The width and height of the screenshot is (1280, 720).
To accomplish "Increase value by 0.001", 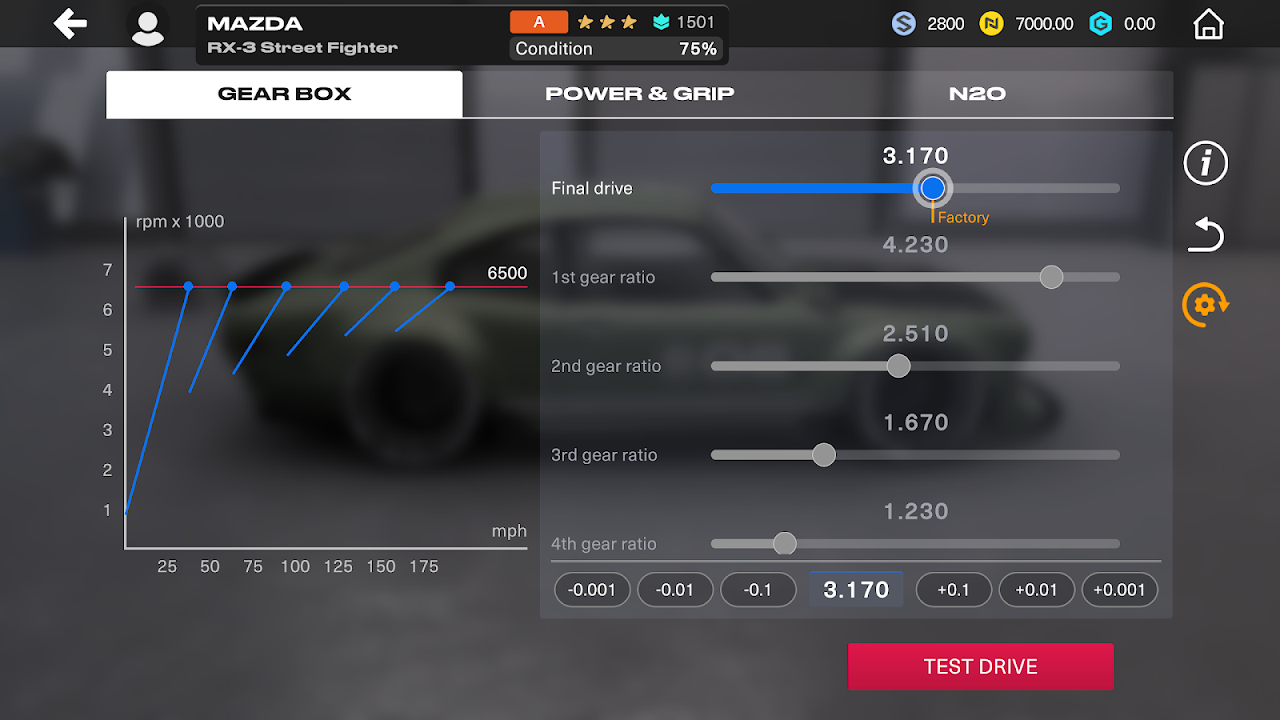I will click(x=1119, y=590).
